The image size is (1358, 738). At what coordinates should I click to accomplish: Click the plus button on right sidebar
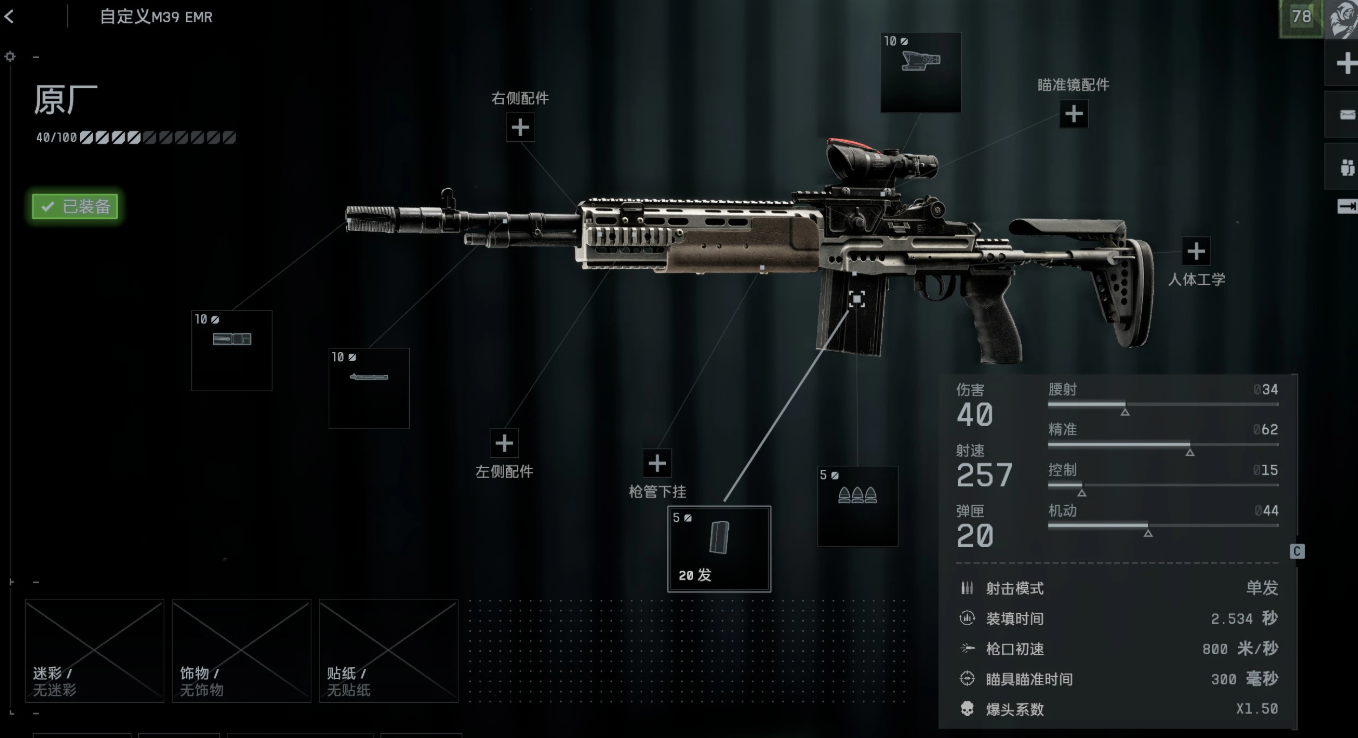pos(1344,65)
